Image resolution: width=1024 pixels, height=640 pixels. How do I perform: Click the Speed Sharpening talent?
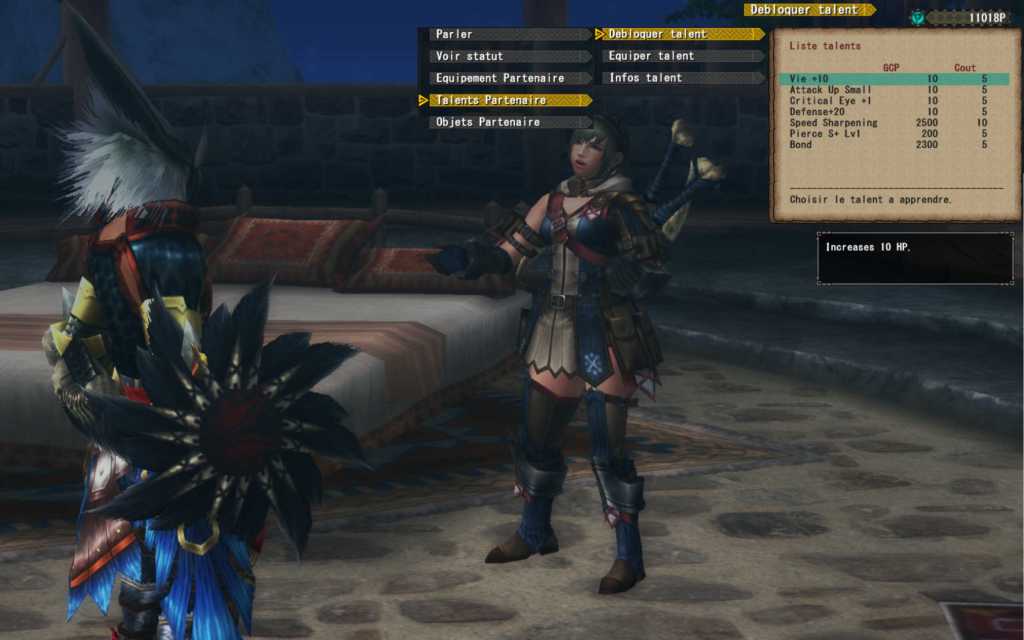pyautogui.click(x=893, y=123)
